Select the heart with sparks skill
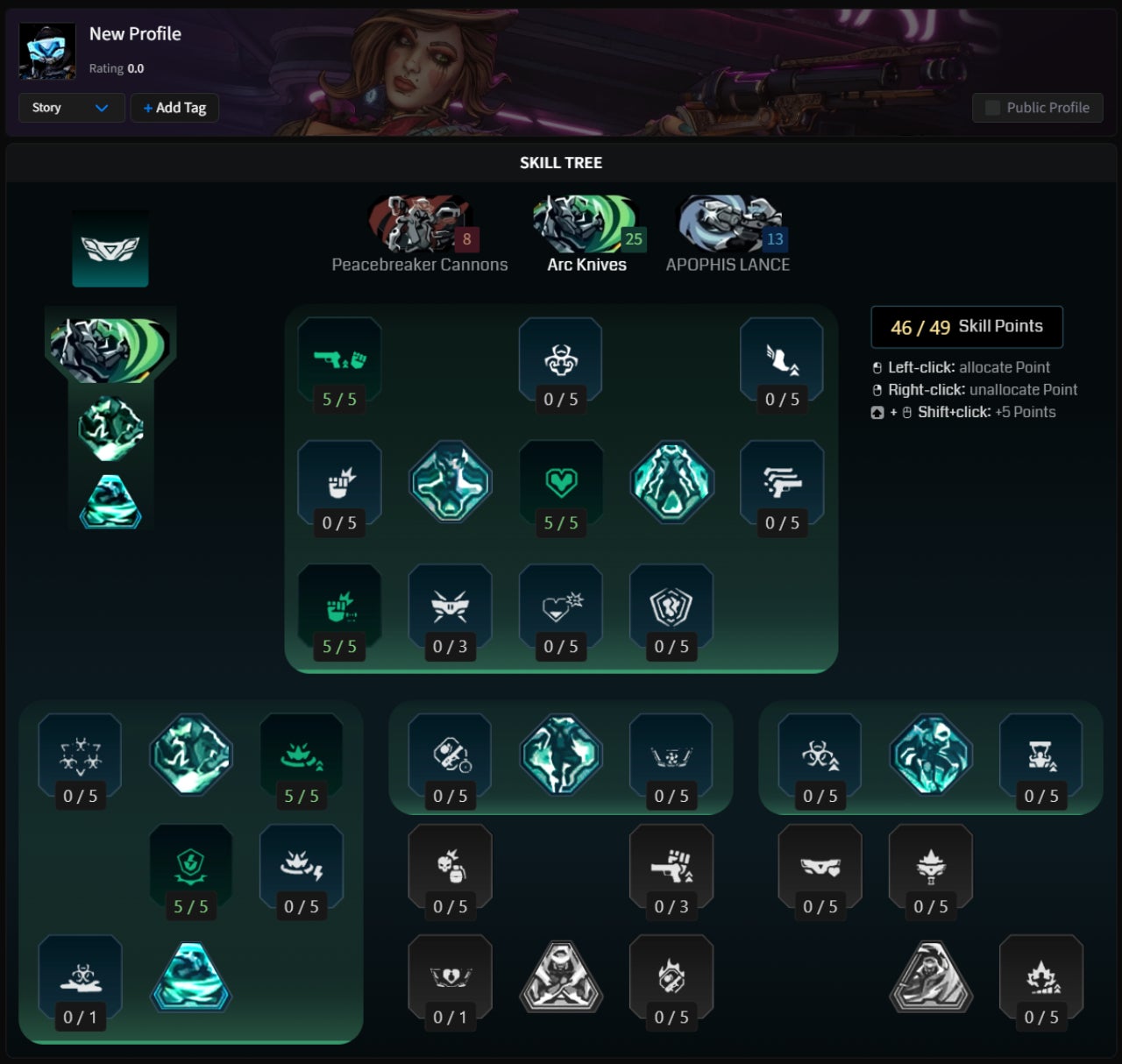The width and height of the screenshot is (1122, 1064). coord(561,606)
